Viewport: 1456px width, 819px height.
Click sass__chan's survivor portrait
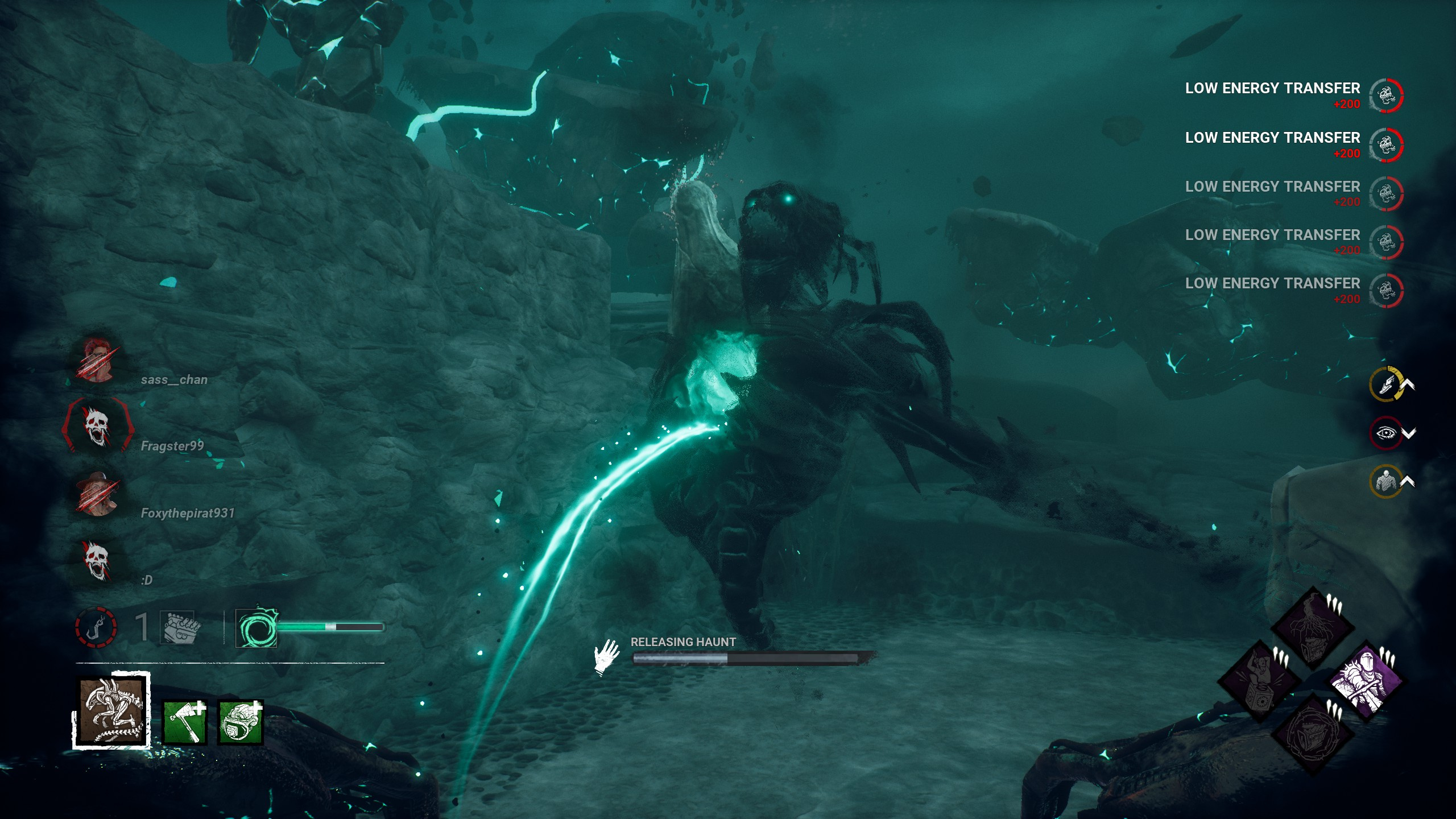[98, 361]
